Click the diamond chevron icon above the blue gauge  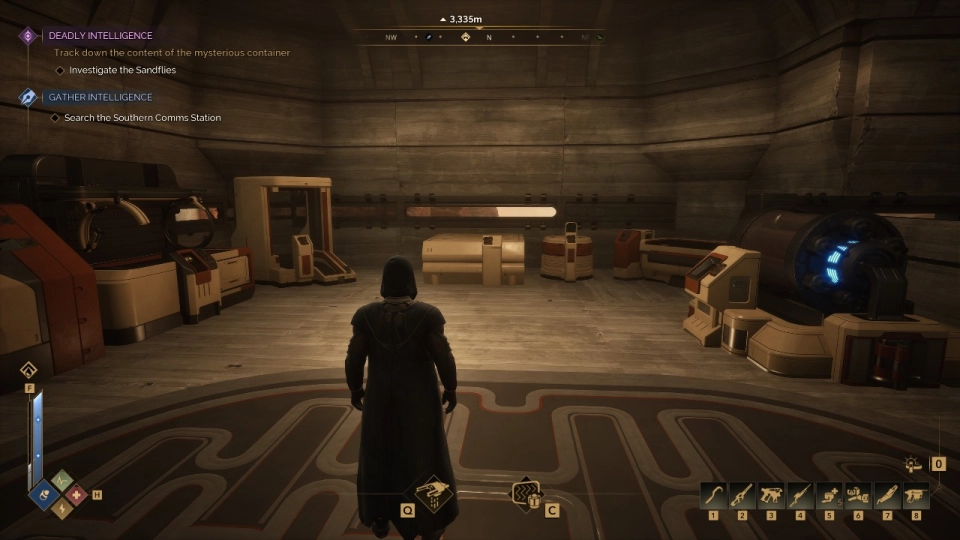coord(30,371)
